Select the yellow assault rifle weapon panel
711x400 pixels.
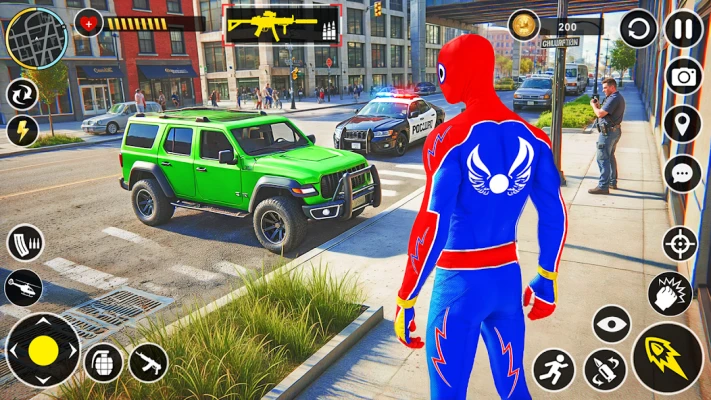[x=282, y=24]
